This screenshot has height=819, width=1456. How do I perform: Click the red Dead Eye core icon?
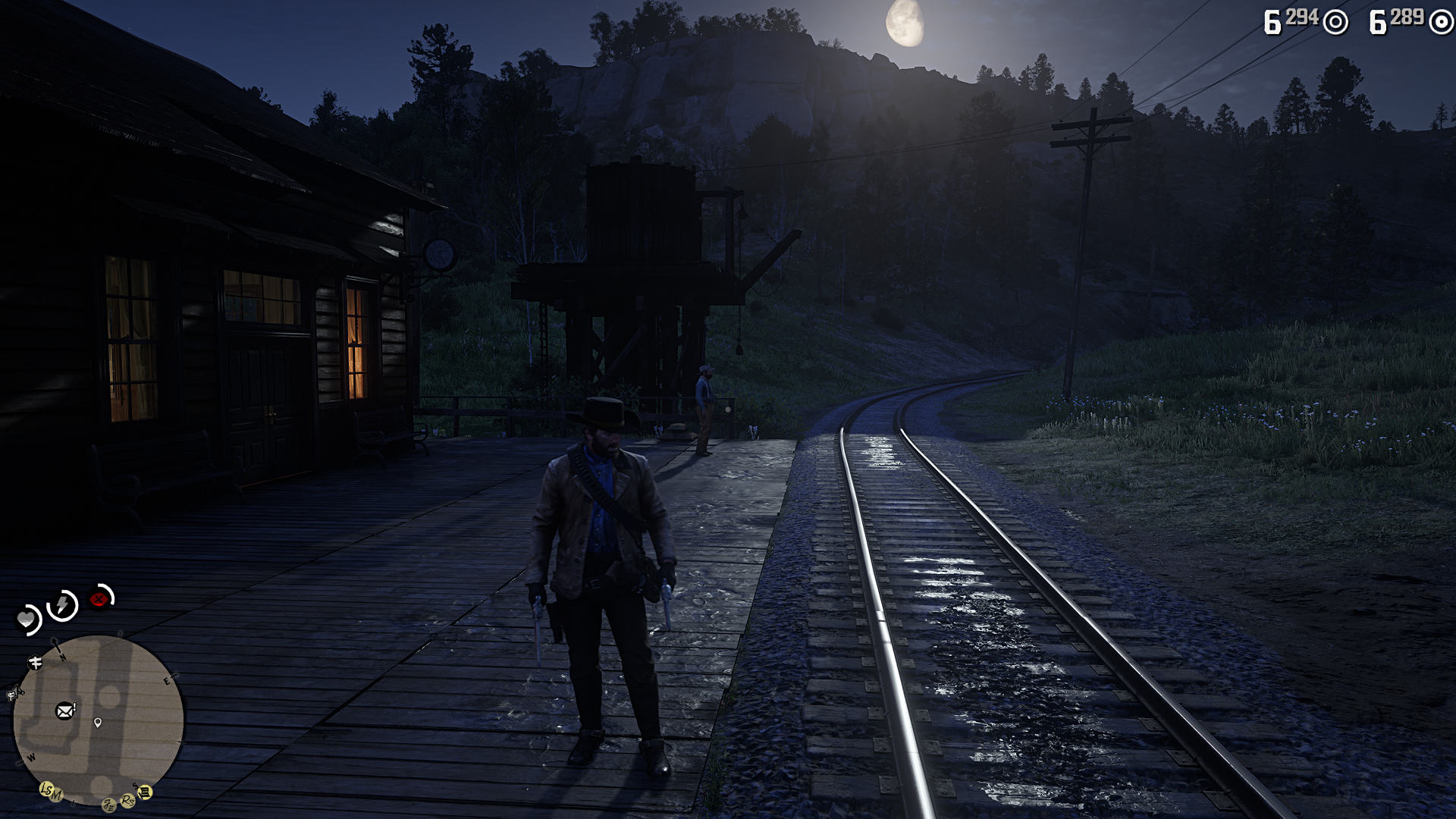(98, 599)
